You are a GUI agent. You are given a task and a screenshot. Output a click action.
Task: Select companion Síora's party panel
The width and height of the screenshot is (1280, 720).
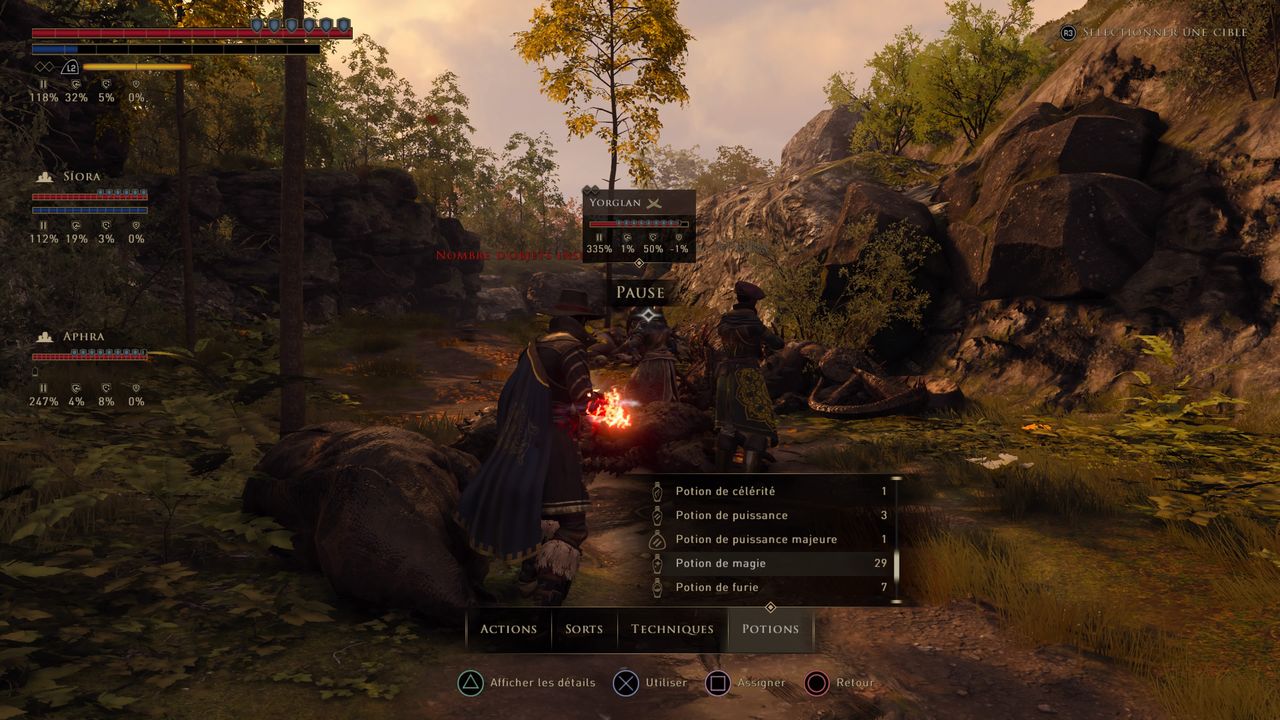pos(90,207)
